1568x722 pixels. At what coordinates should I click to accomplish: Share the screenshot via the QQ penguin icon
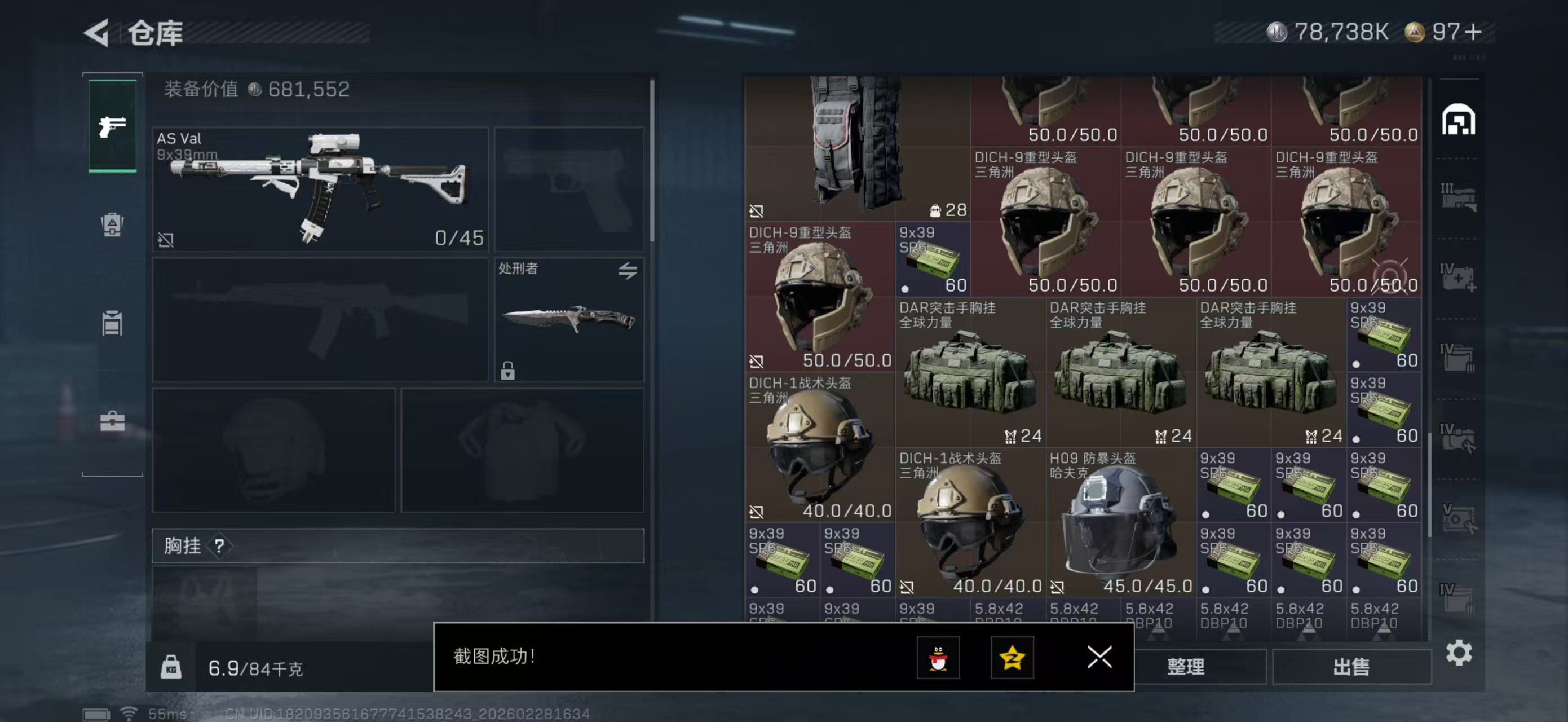pos(938,658)
